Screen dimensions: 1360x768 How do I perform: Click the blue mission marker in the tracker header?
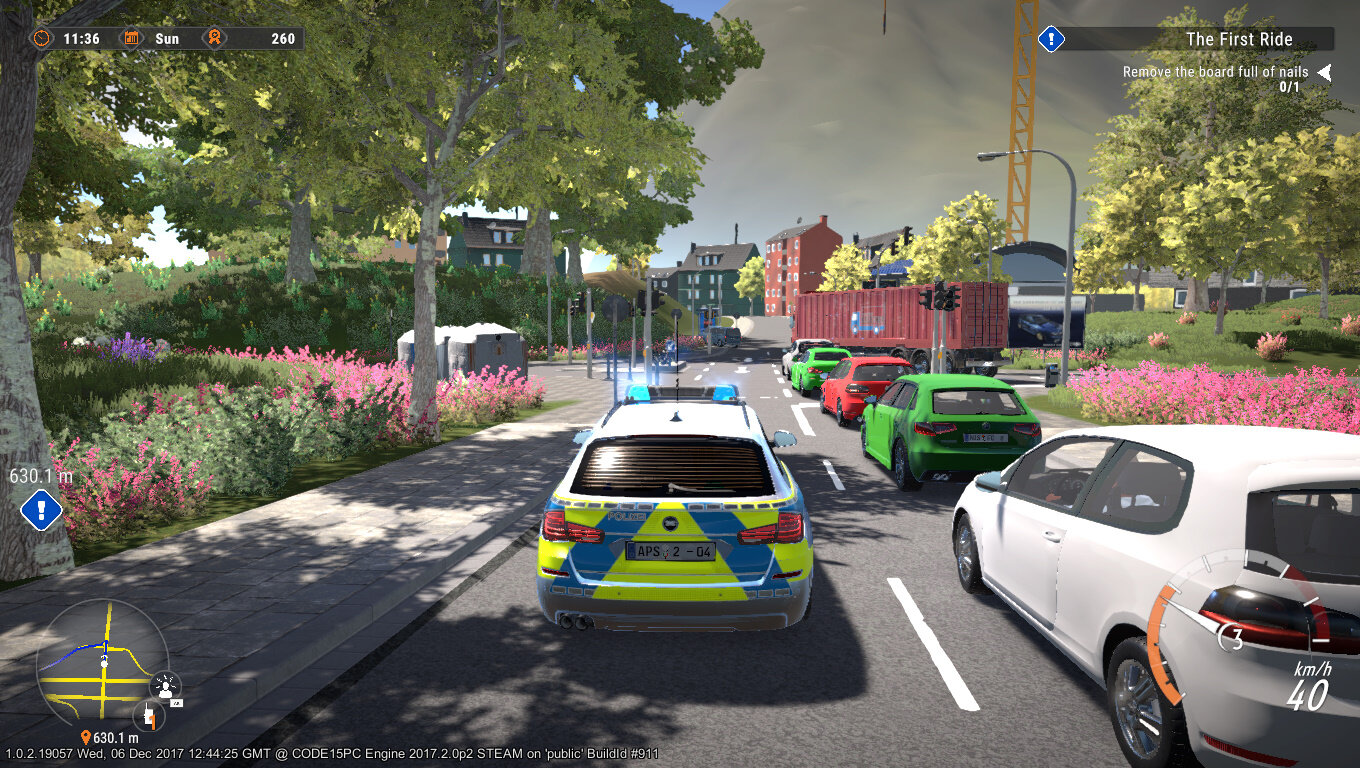pos(1051,39)
